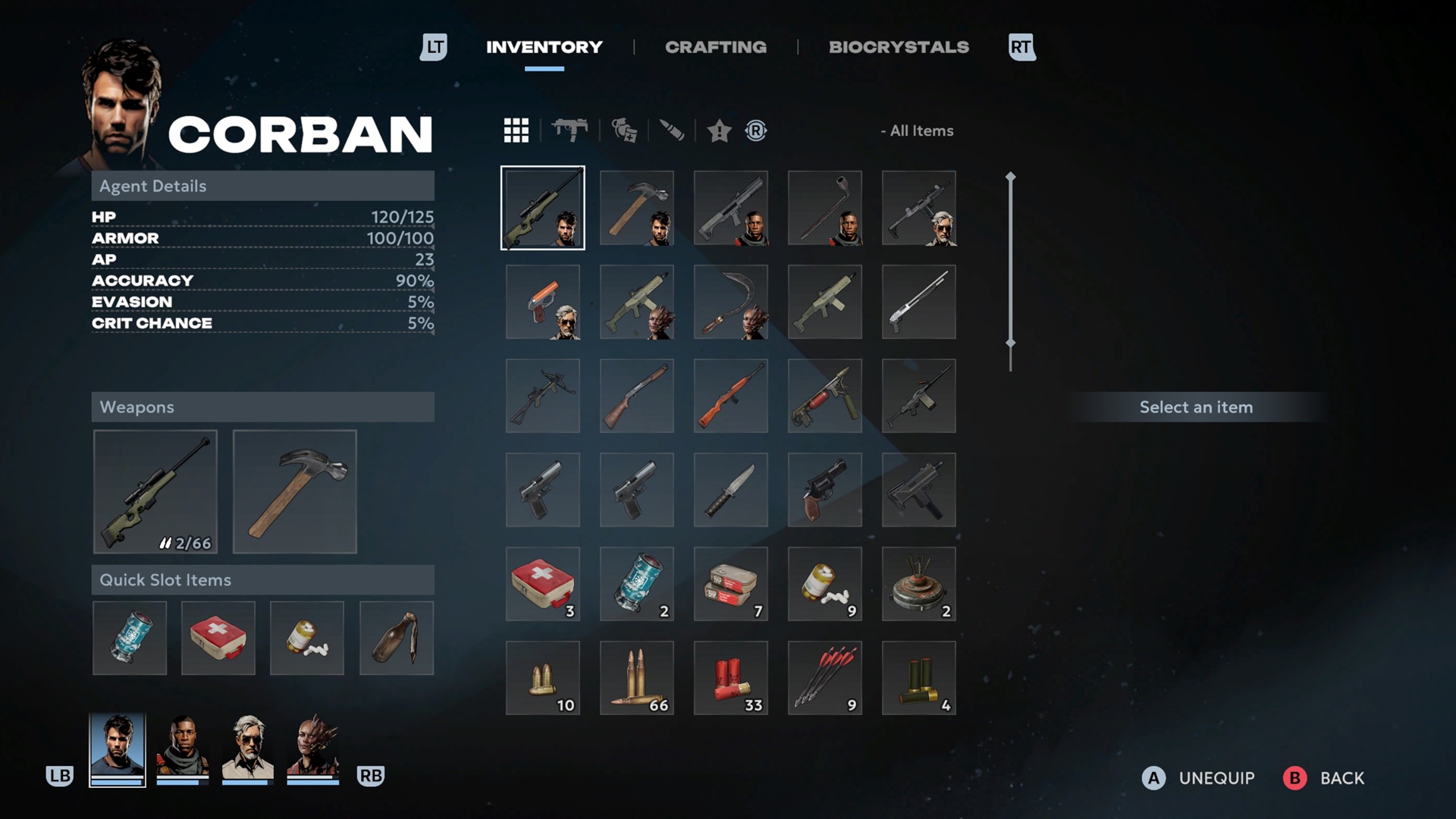1456x819 pixels.
Task: Switch to the white-haired agent with sunglasses
Action: pos(247,748)
